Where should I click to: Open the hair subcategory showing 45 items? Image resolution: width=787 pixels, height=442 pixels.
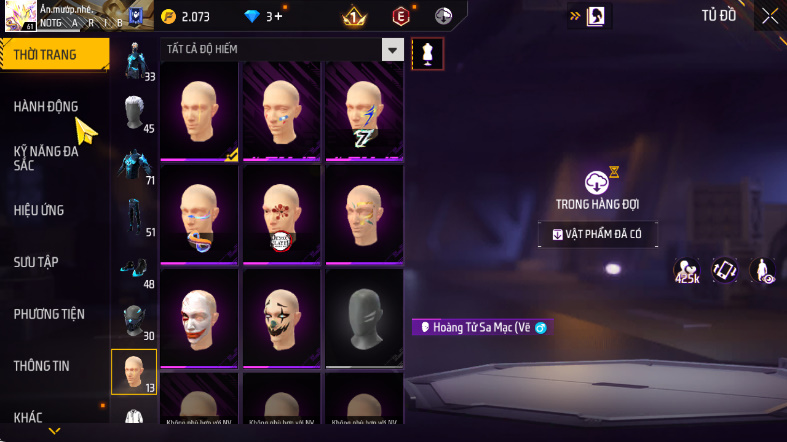(135, 114)
